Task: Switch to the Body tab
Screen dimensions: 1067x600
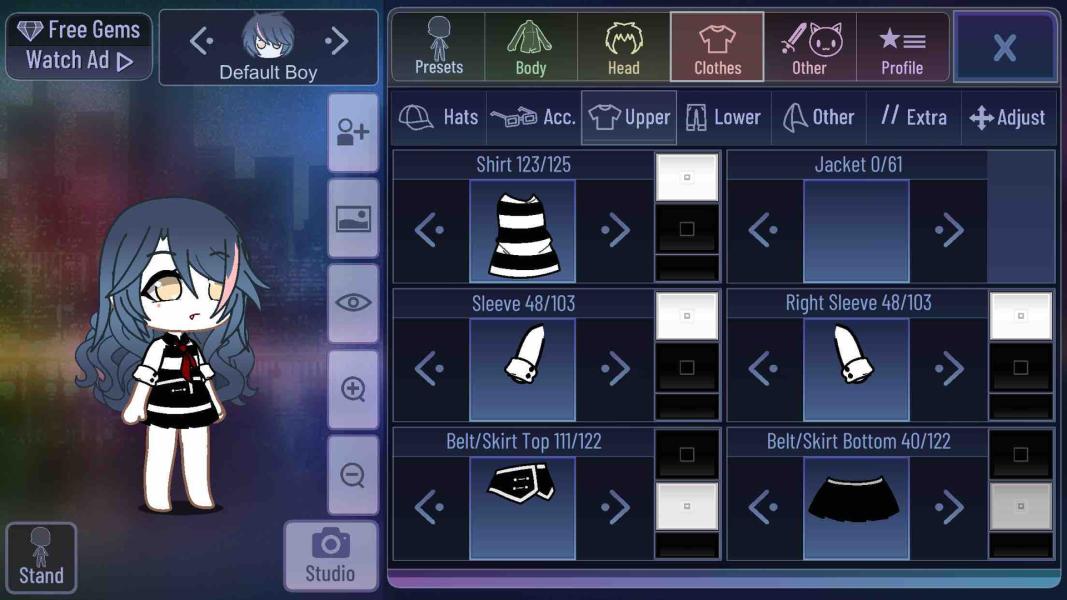Action: [530, 47]
